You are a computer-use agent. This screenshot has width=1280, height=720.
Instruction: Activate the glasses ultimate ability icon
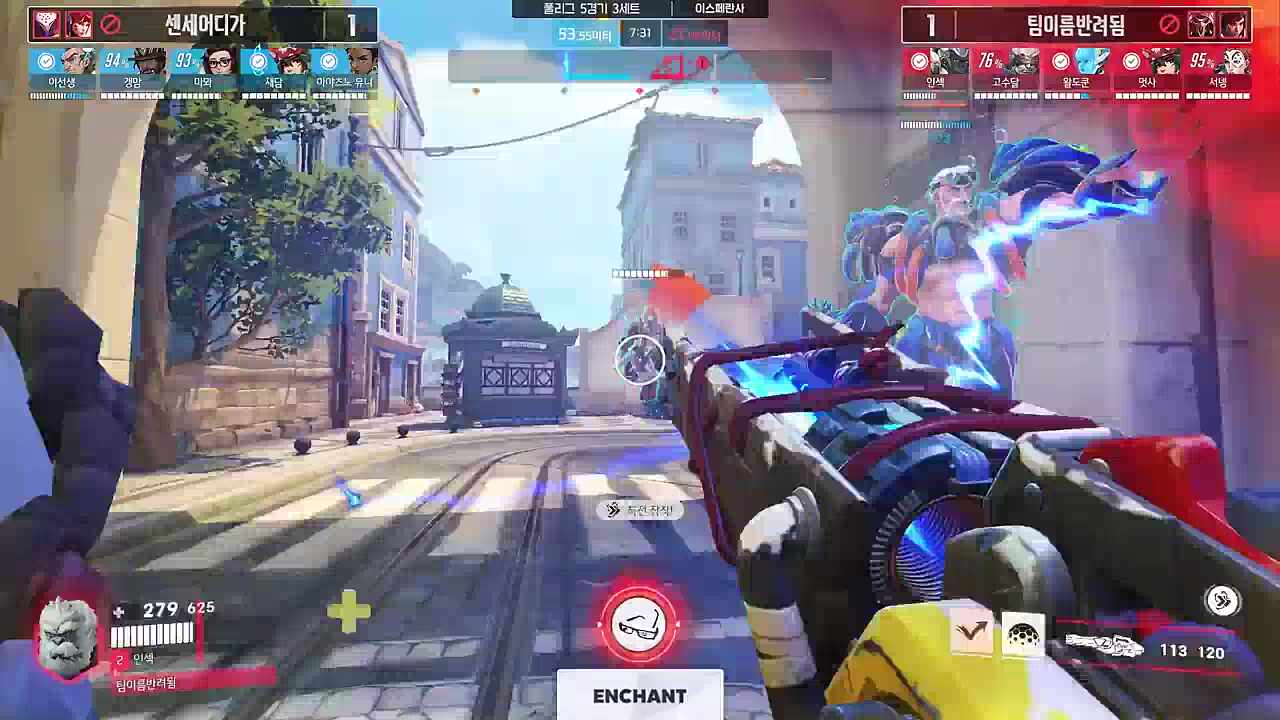(639, 624)
